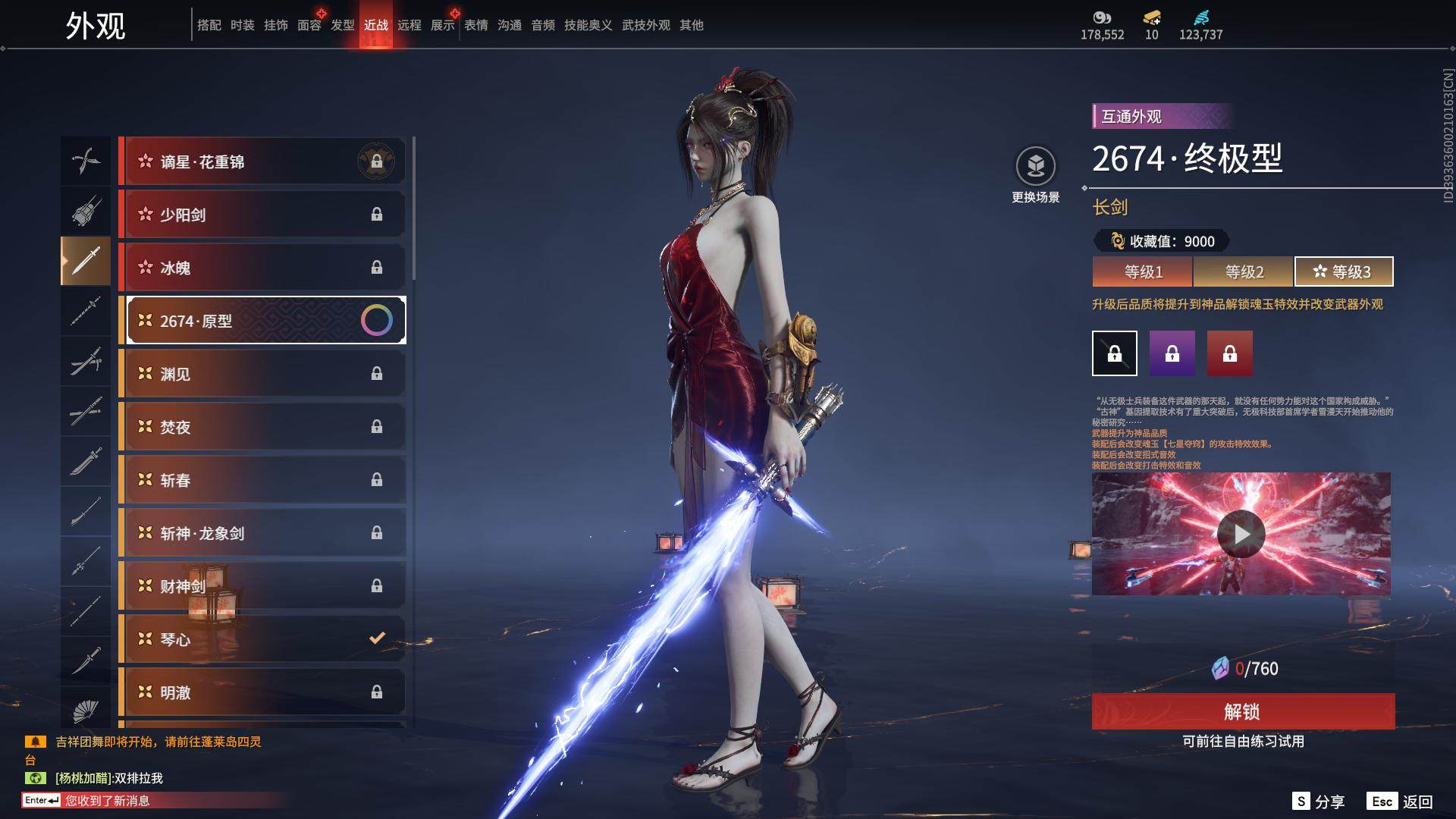
Task: Click 更换场景 scene change button
Action: 1035,174
